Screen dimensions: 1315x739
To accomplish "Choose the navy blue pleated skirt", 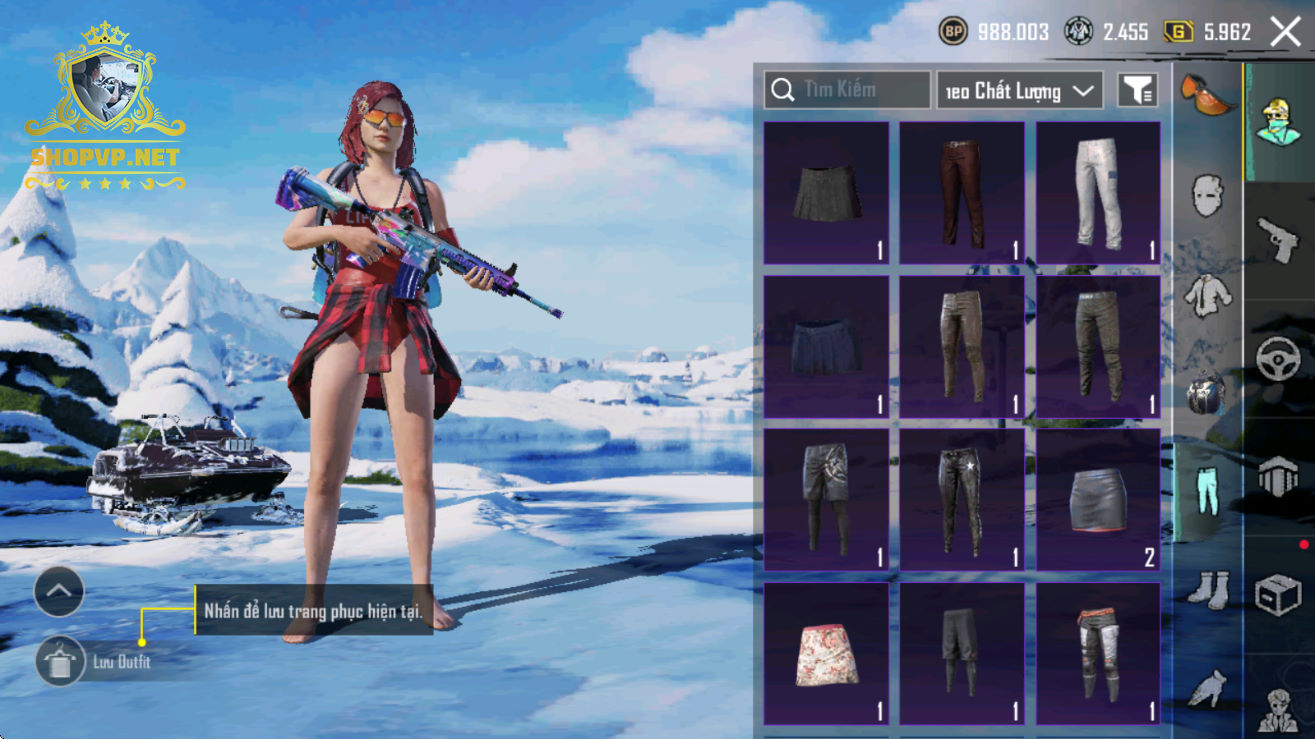I will (x=825, y=347).
